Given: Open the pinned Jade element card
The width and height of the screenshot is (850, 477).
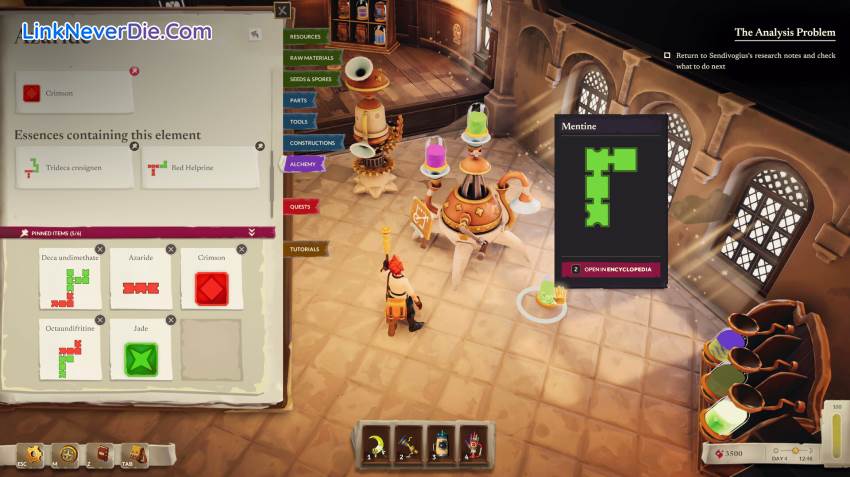Looking at the screenshot, I should (141, 350).
